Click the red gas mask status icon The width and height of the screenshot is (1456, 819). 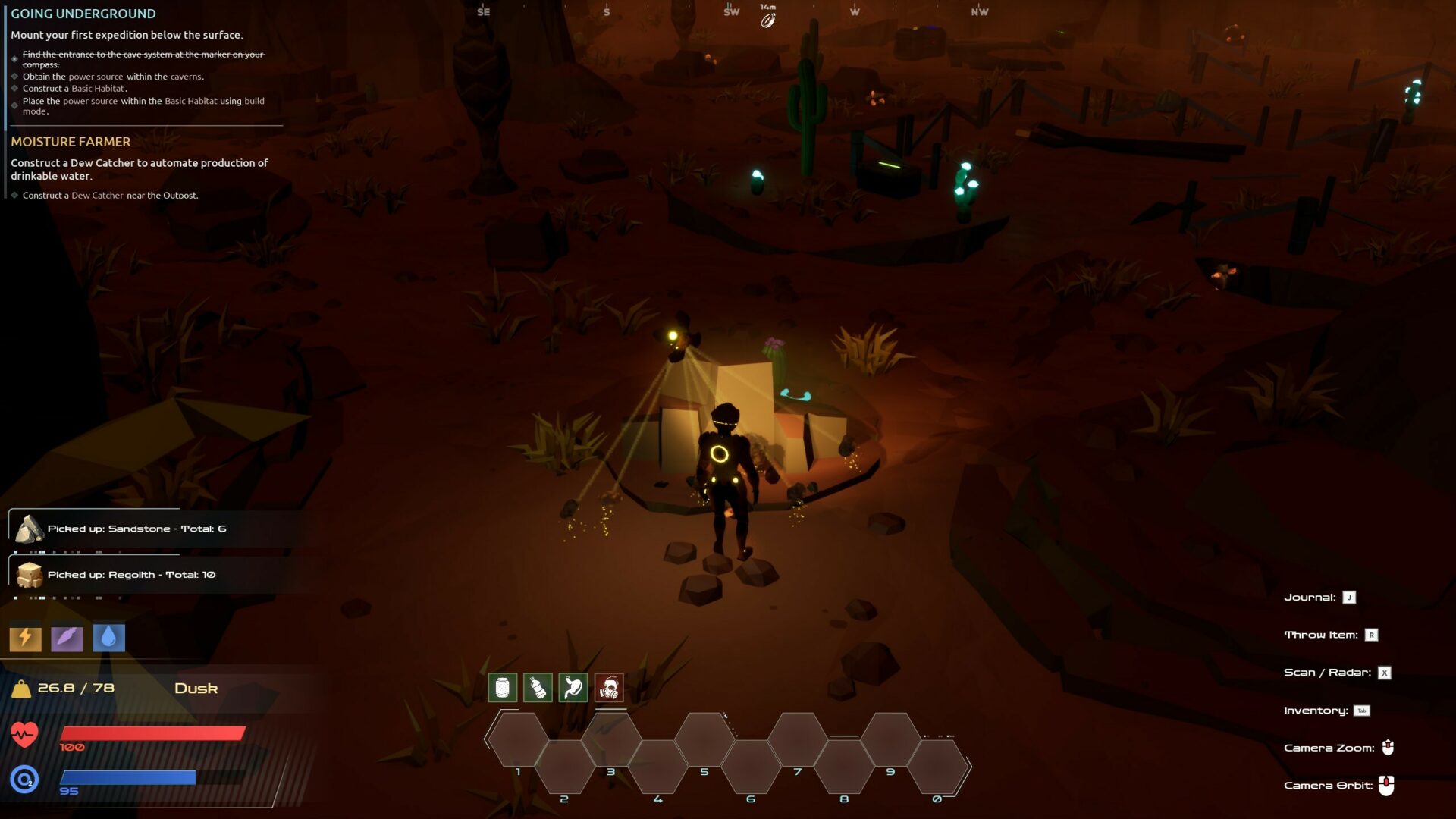point(609,688)
